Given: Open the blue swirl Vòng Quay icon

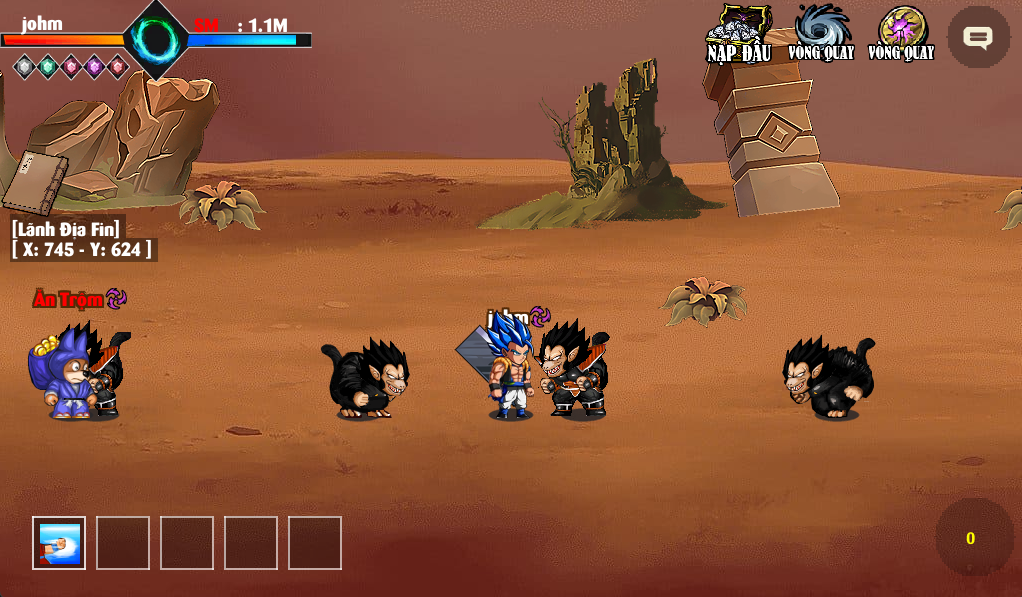Looking at the screenshot, I should [x=821, y=32].
